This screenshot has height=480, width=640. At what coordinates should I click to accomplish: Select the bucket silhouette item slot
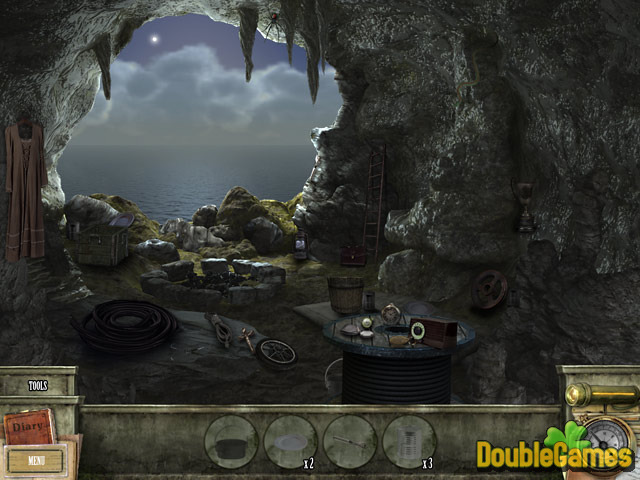pos(231,441)
